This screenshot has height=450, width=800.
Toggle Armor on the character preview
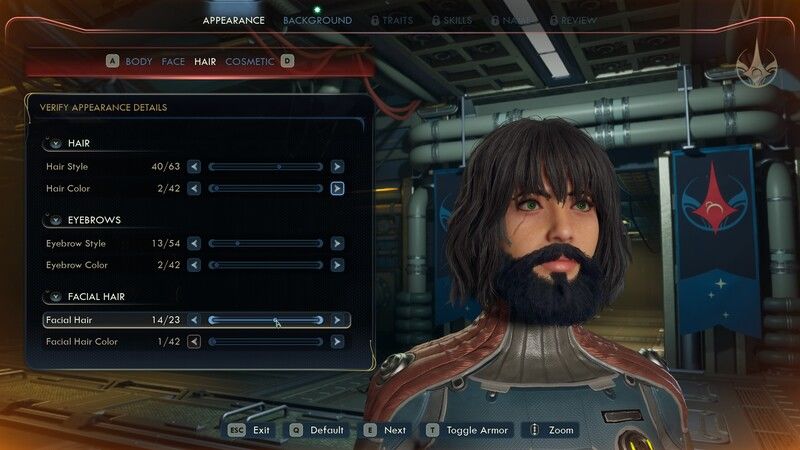(x=470, y=430)
